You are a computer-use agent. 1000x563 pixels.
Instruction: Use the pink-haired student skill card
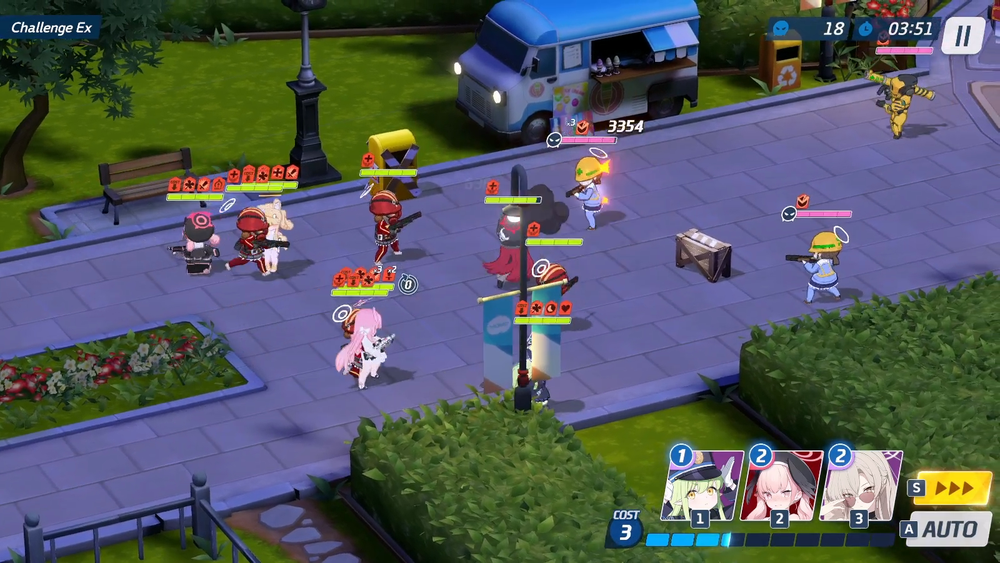pos(781,485)
